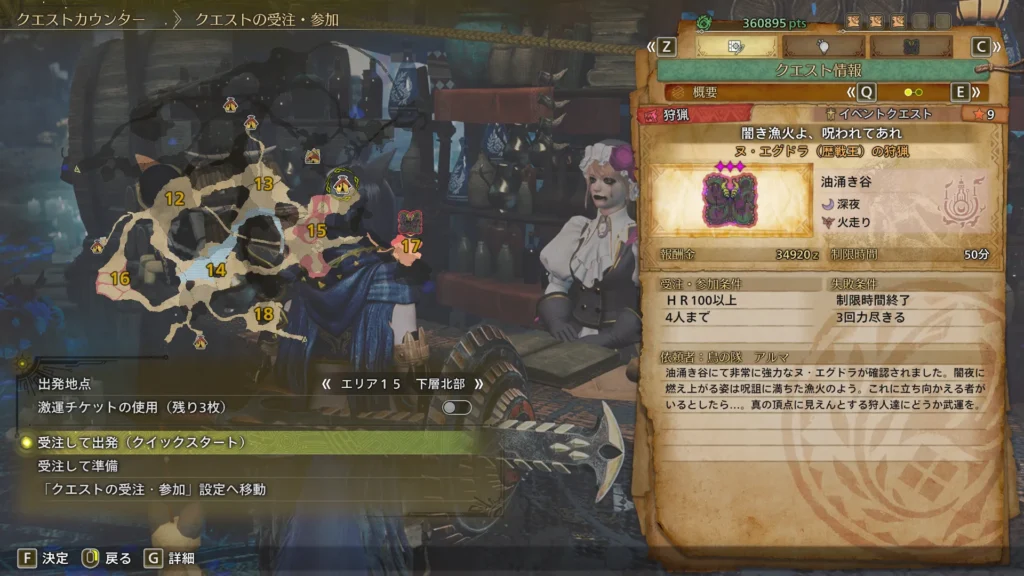Switch to the lightbulb icon tab
This screenshot has height=576, width=1024.
pyautogui.click(x=824, y=46)
